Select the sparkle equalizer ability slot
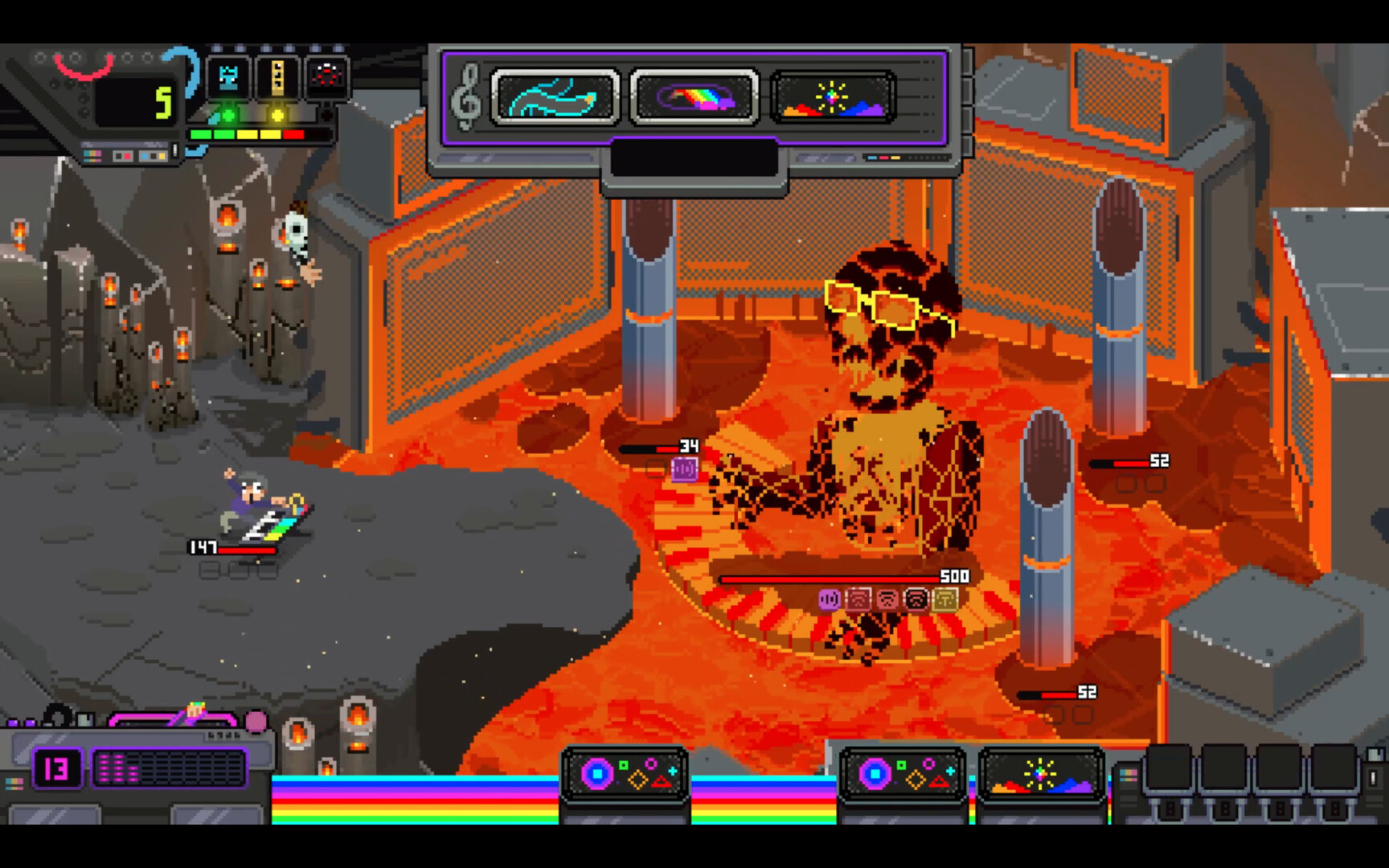The width and height of the screenshot is (1389, 868). coord(833,97)
